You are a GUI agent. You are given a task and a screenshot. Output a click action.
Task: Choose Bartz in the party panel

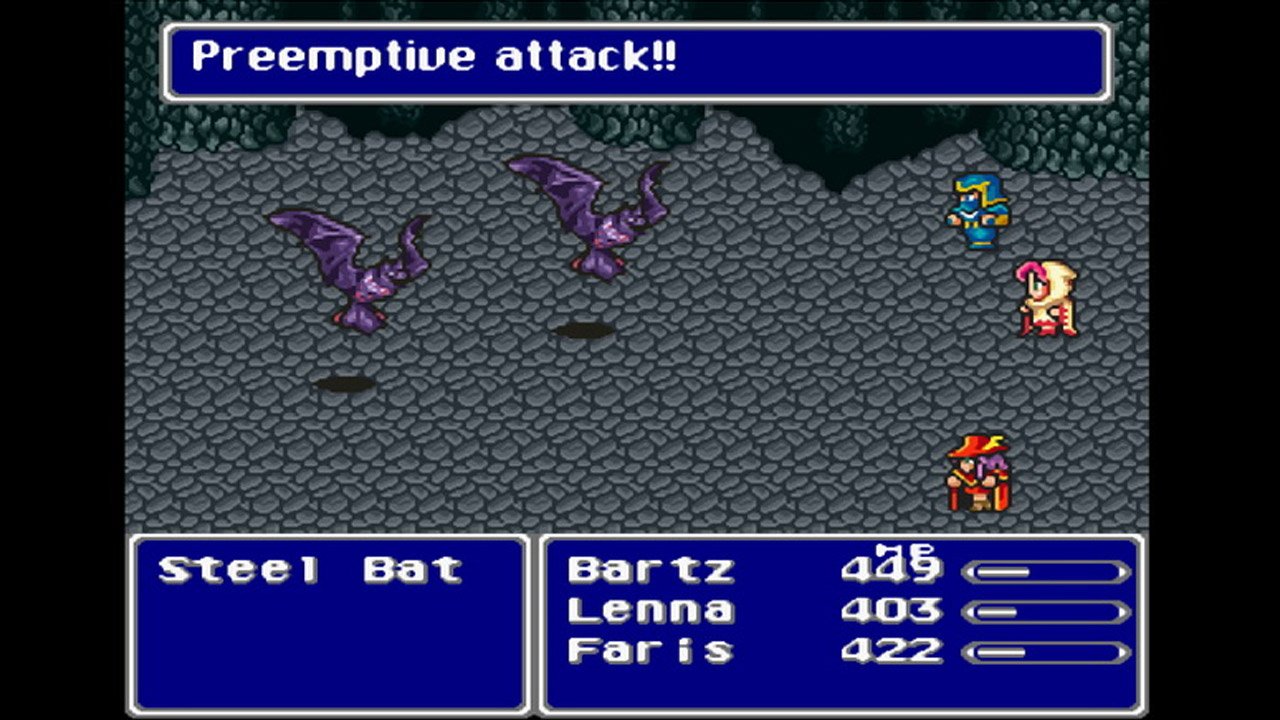point(651,570)
